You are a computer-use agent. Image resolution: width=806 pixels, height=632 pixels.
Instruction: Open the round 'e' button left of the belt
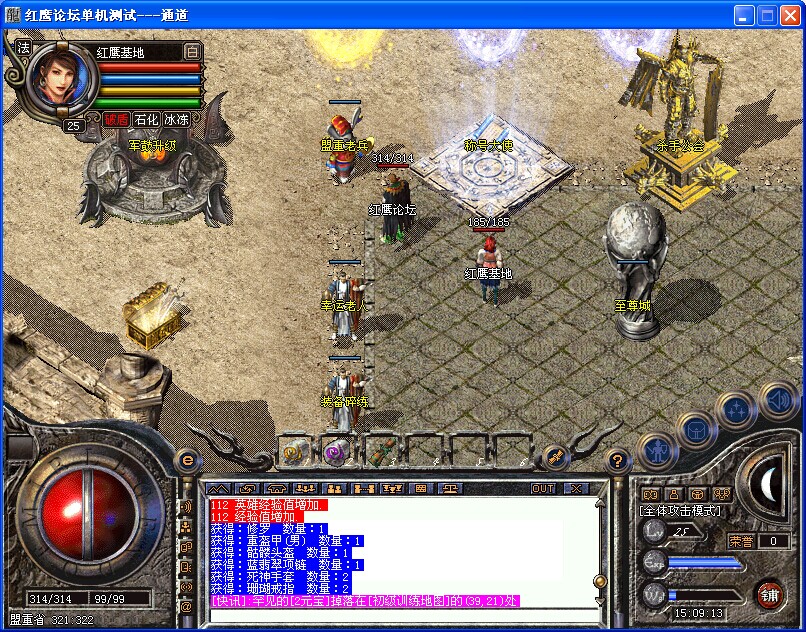click(x=187, y=460)
